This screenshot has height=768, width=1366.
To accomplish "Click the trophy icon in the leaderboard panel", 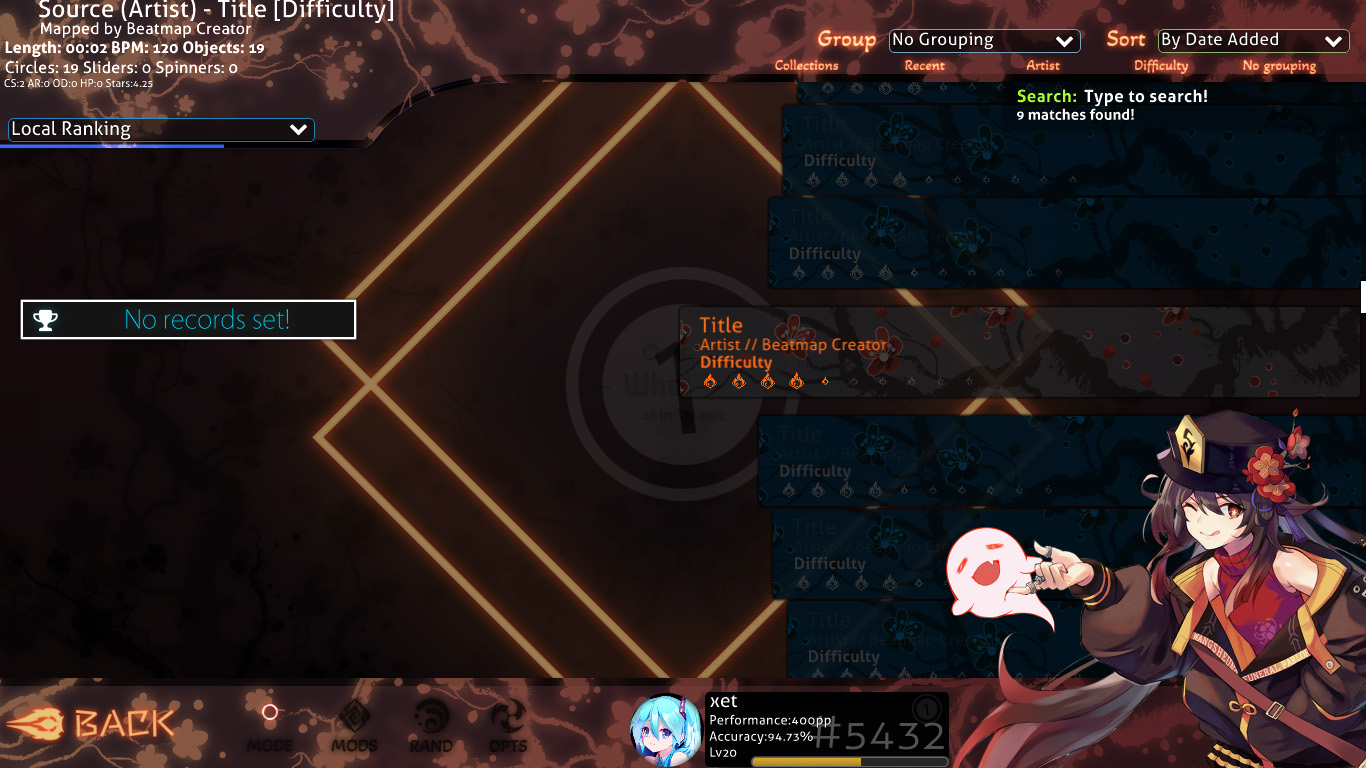I will [x=44, y=319].
